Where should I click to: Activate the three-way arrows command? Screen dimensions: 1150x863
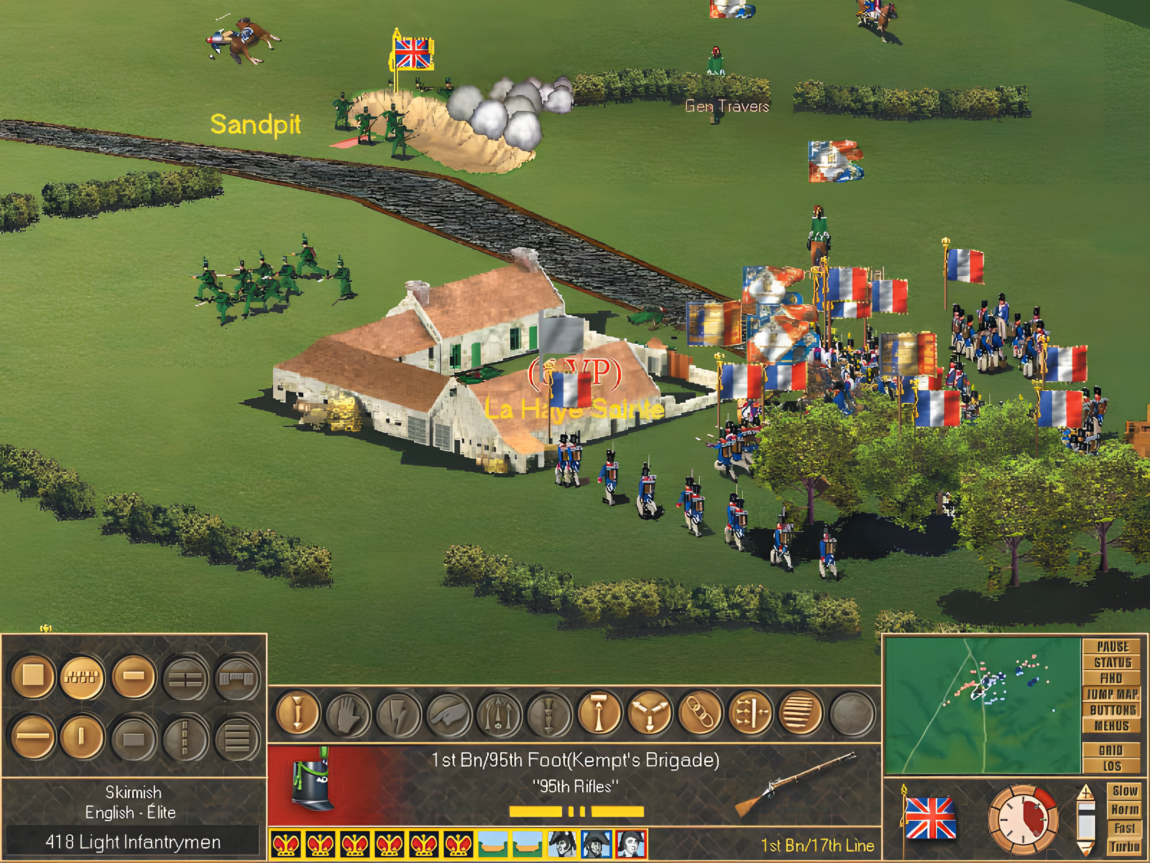click(649, 714)
